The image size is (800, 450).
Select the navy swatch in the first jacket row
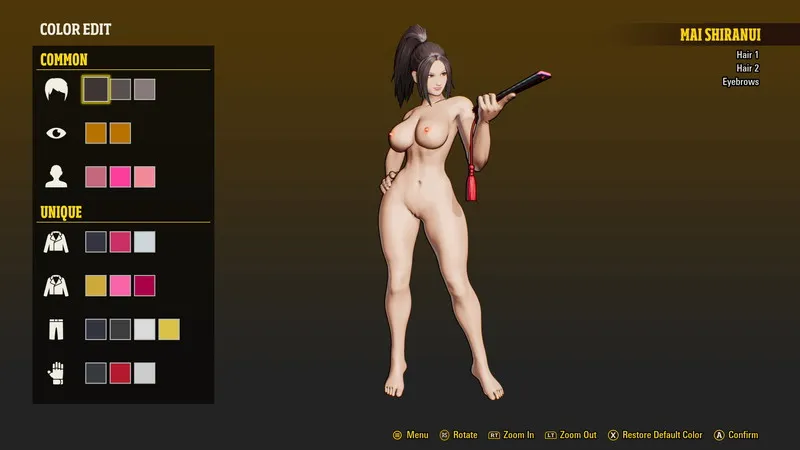tap(96, 241)
